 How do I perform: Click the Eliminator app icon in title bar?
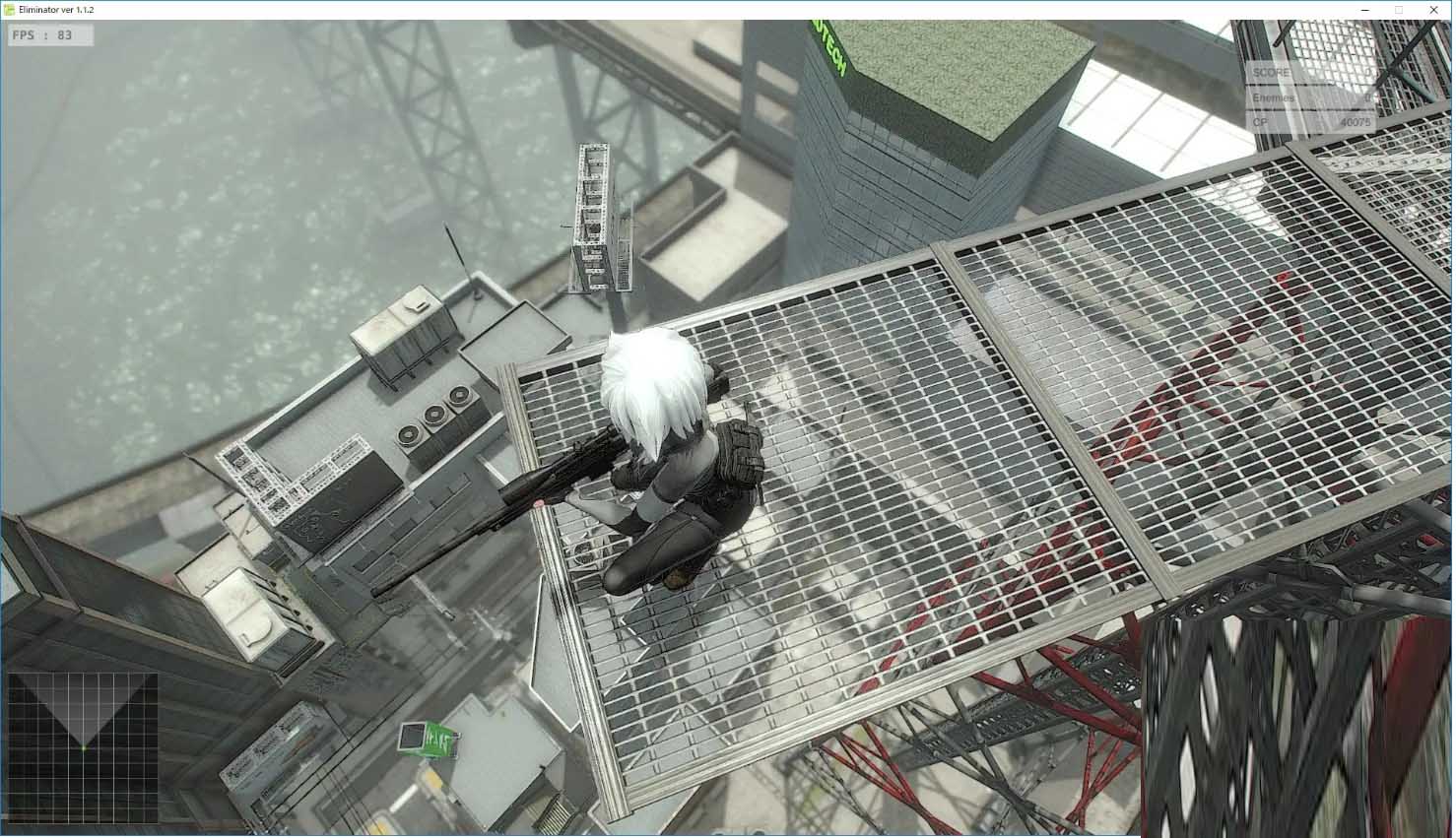coord(9,10)
